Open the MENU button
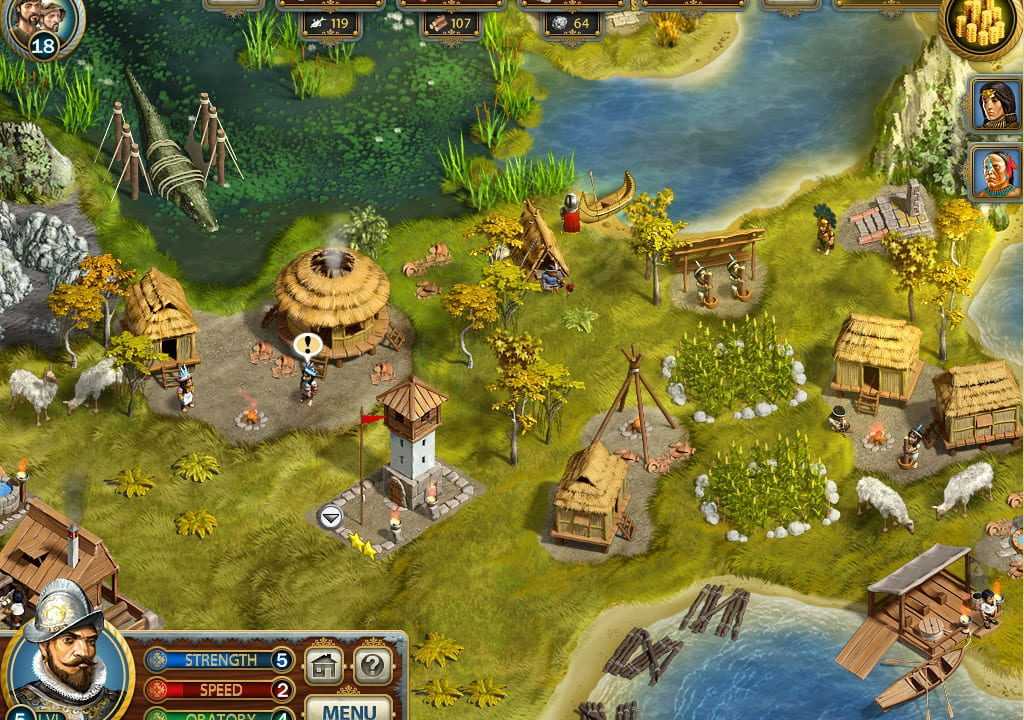Screen dimensions: 1024x720 [x=349, y=709]
